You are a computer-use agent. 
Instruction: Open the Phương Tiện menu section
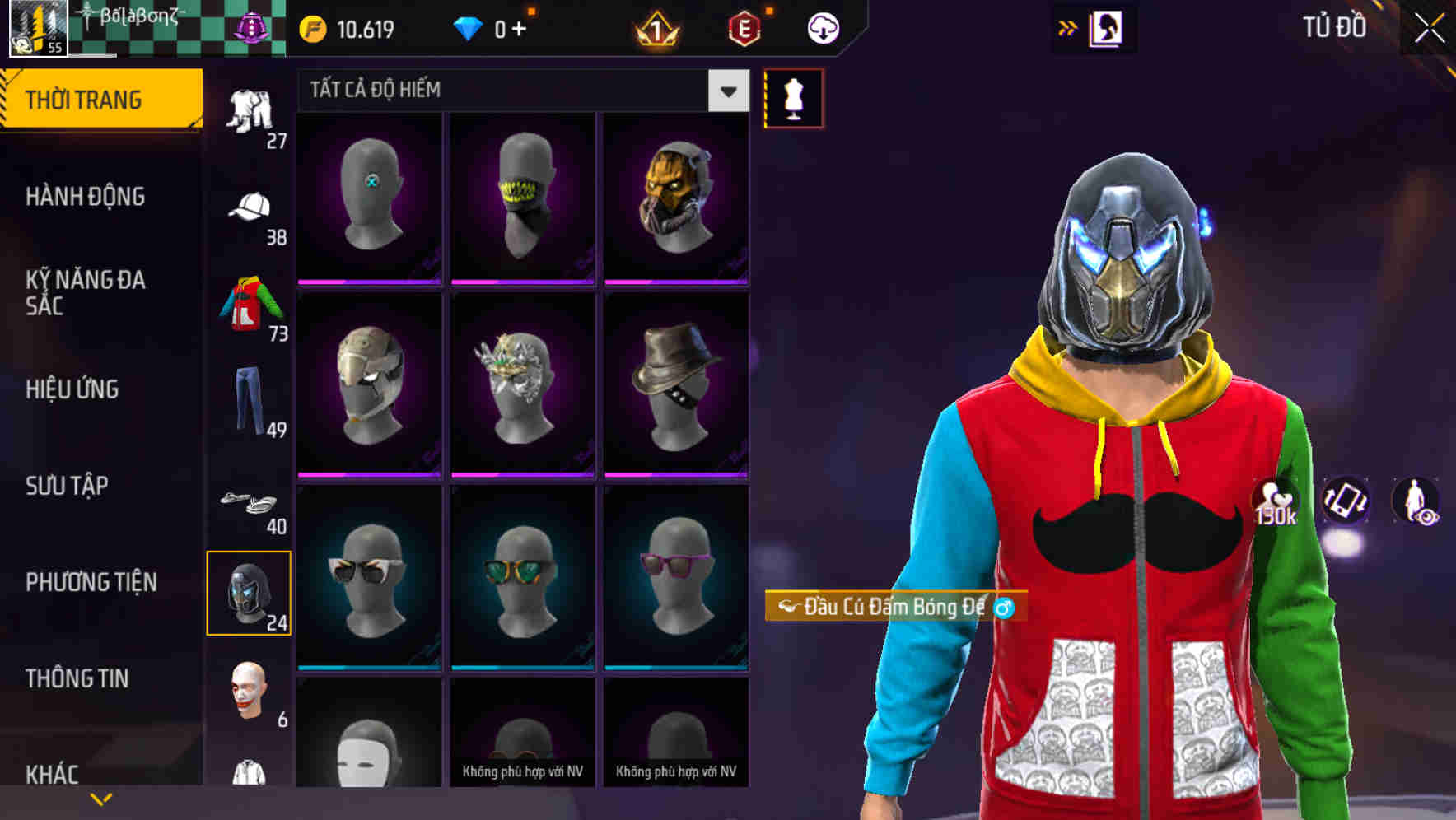[x=91, y=580]
